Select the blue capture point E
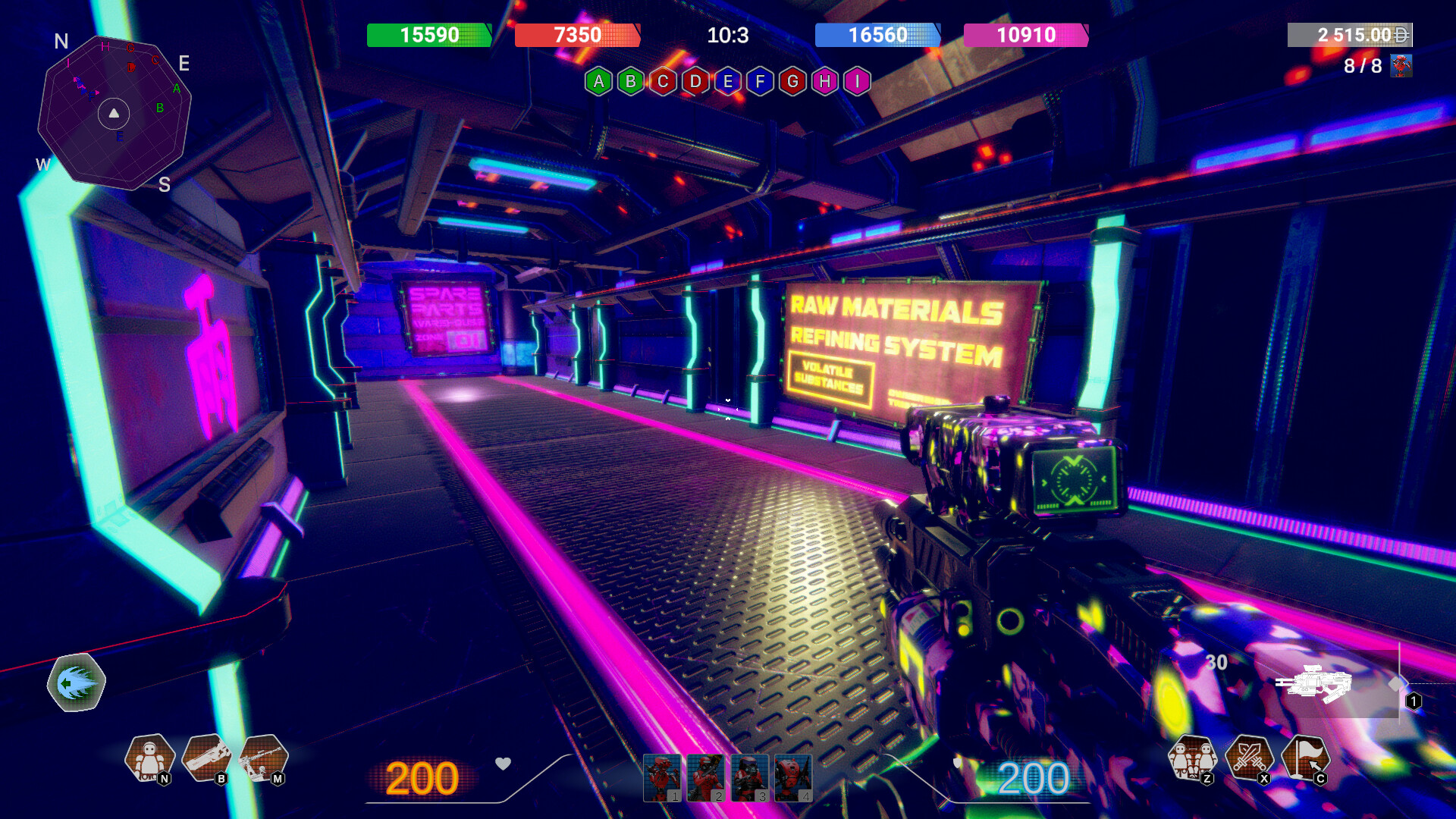This screenshot has height=819, width=1456. coord(728,81)
